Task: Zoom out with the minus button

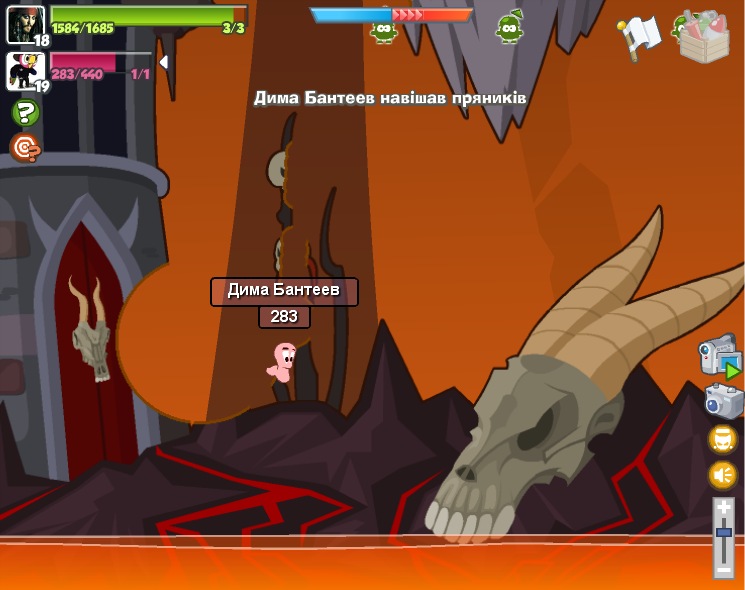Action: [724, 568]
